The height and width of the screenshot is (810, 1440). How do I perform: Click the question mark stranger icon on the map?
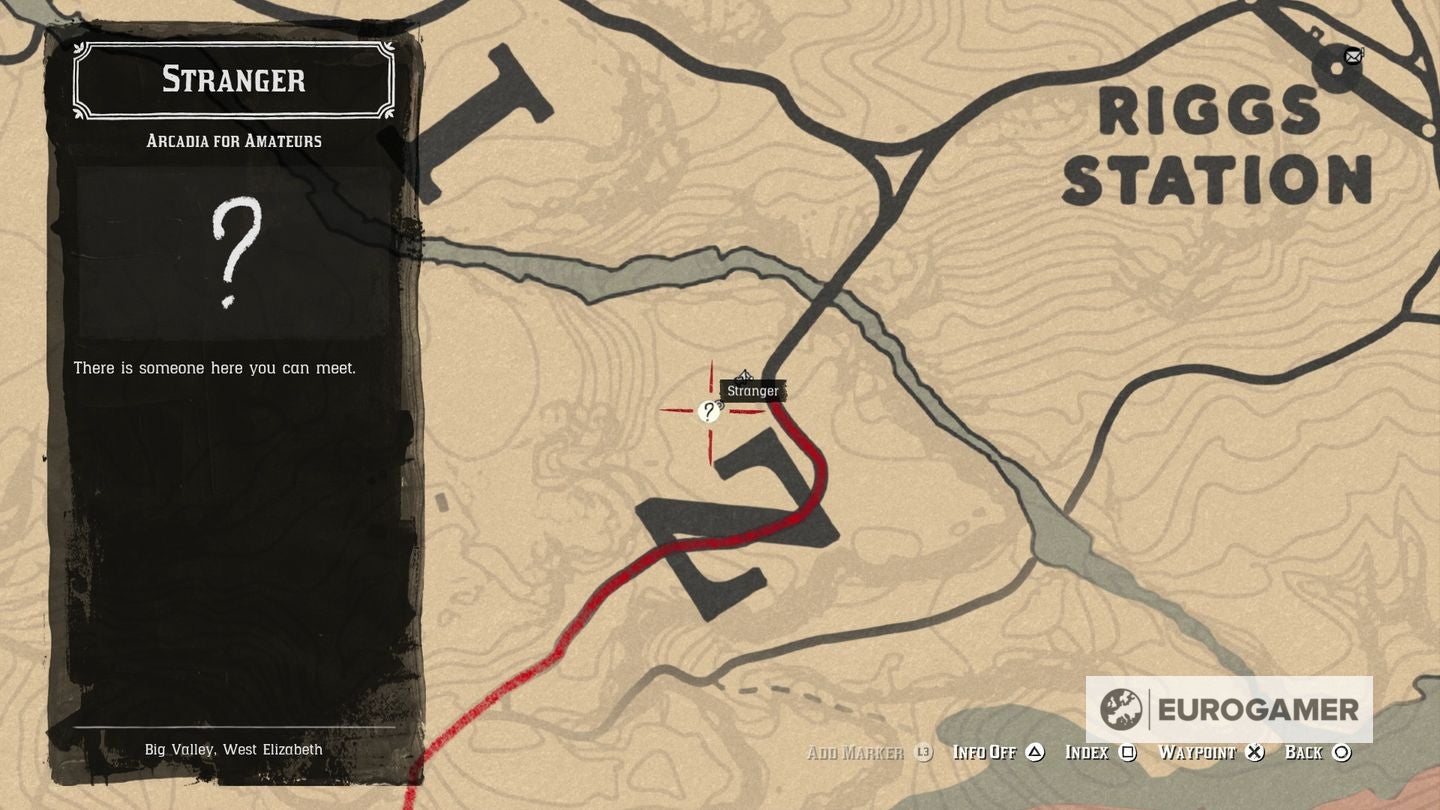pyautogui.click(x=710, y=410)
